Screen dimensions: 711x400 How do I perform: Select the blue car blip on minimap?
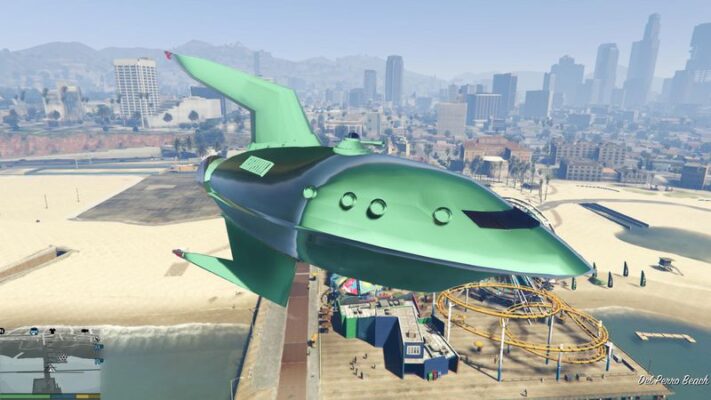[34, 331]
